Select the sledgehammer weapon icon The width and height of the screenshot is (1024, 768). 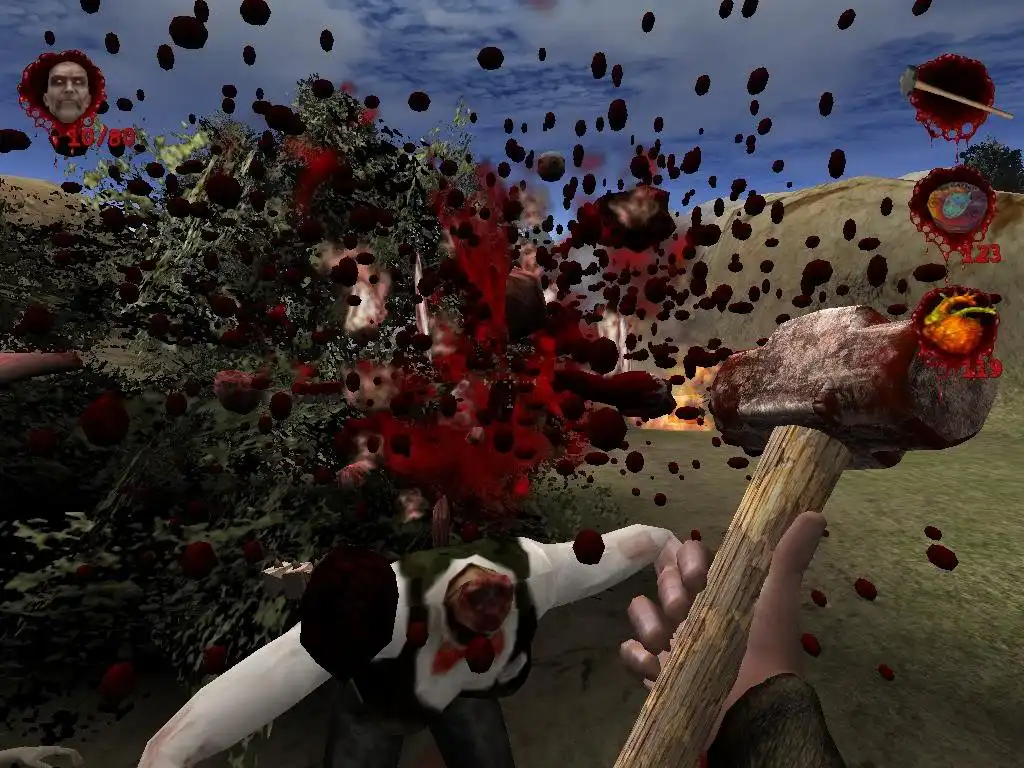click(x=951, y=96)
